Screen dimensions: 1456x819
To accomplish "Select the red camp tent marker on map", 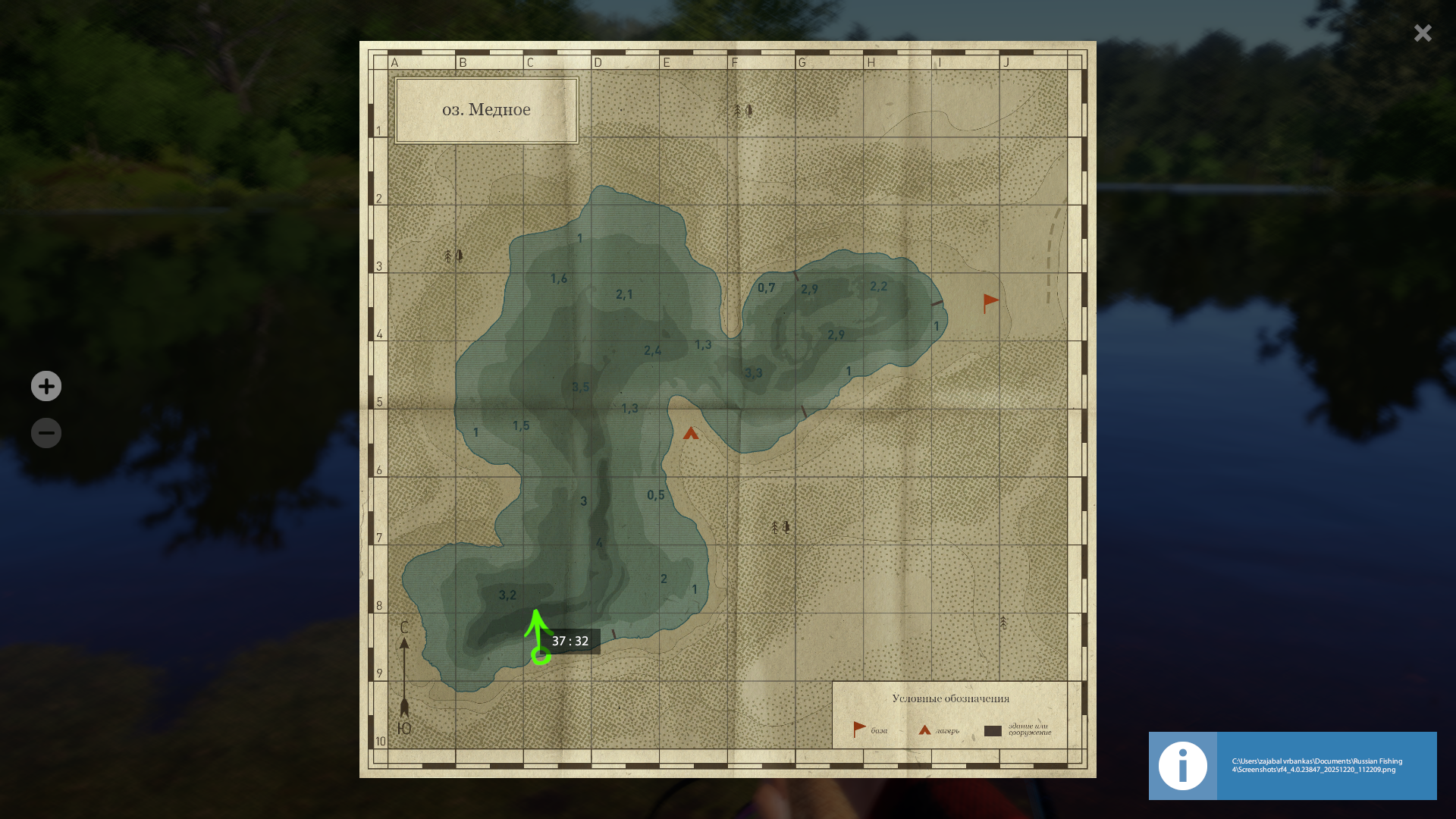I will [x=690, y=434].
